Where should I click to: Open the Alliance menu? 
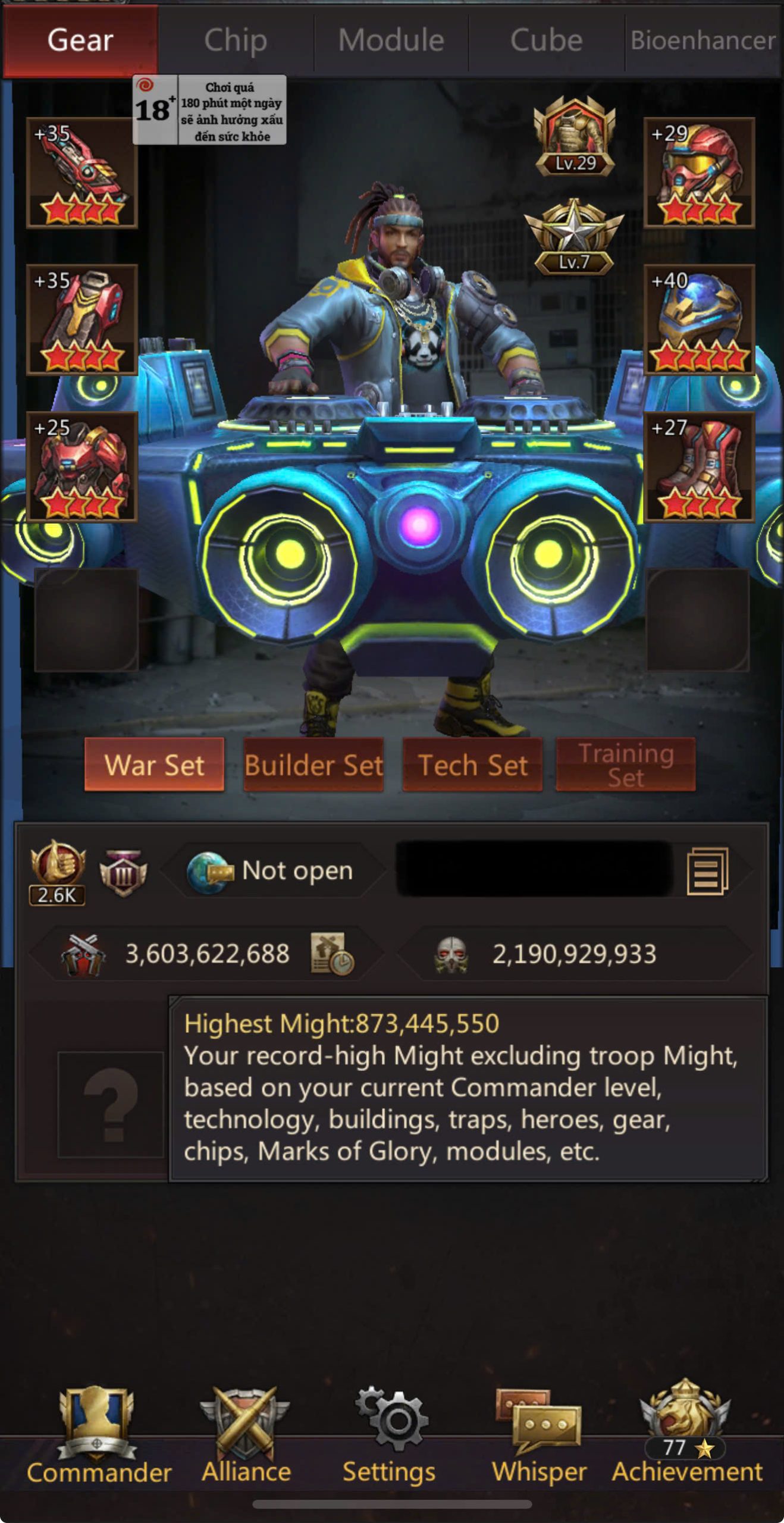coord(246,1435)
